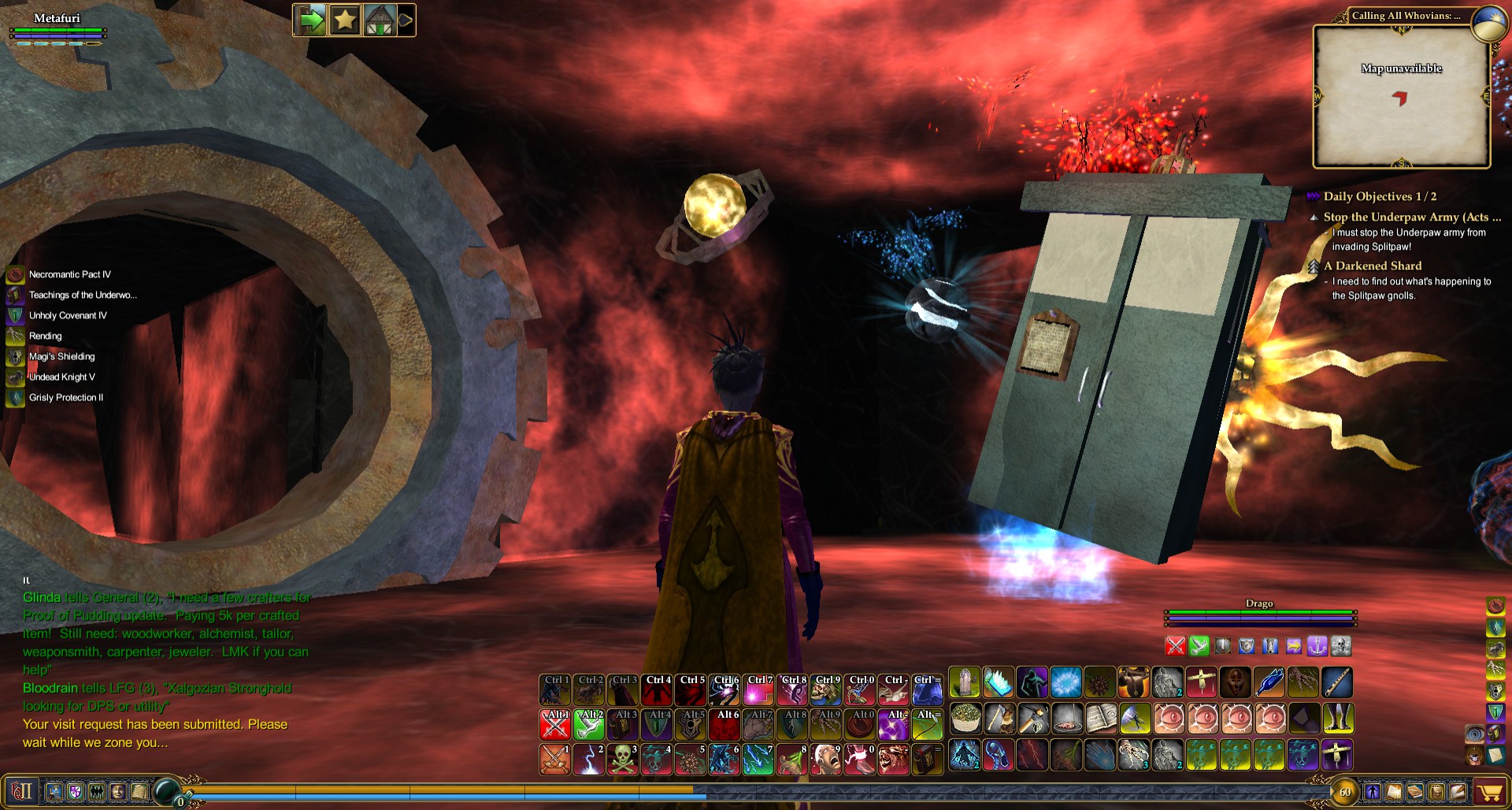Open the marketplace cart
This screenshot has height=810, width=1512.
tap(1488, 793)
